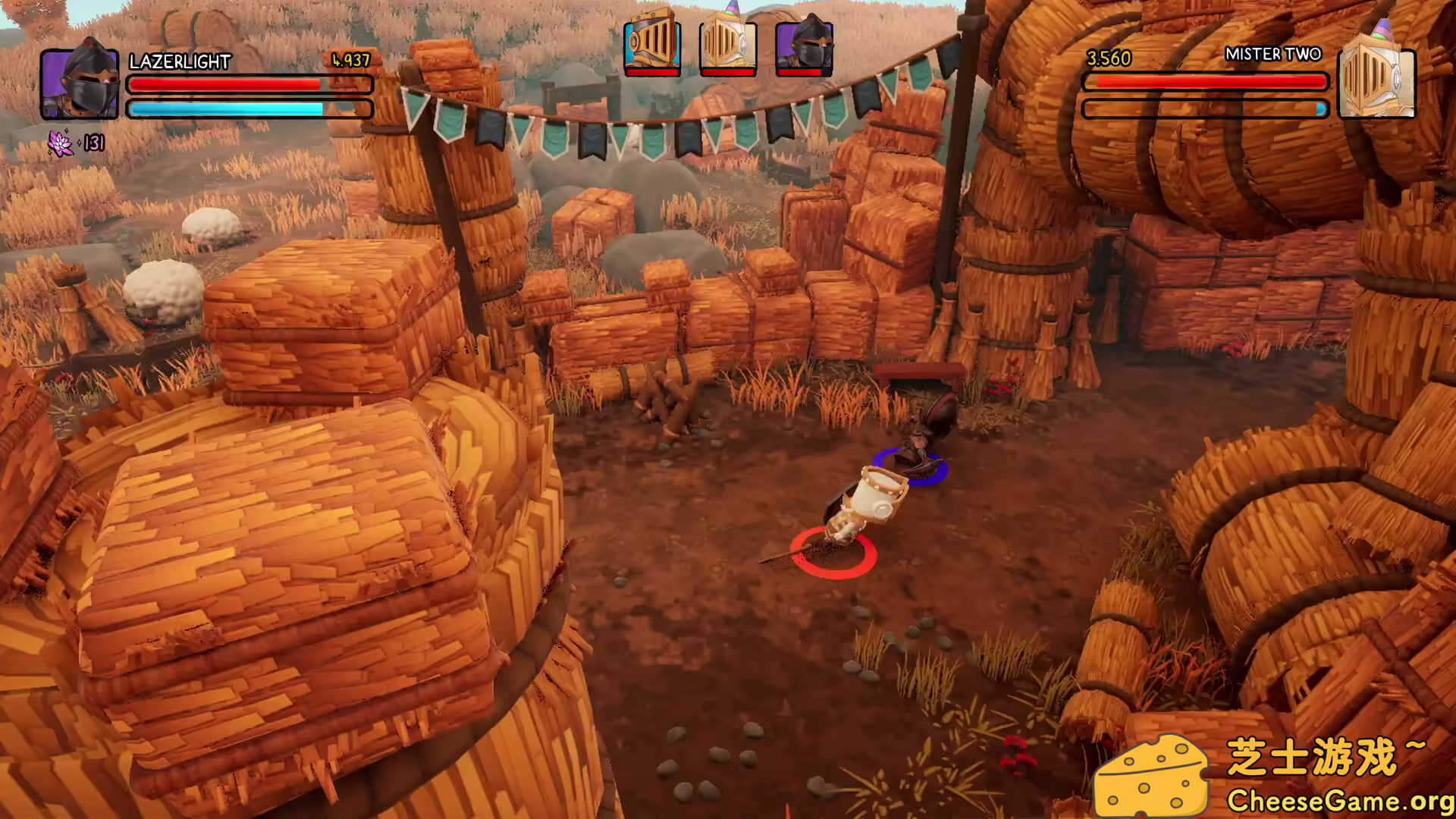Click Lazerlight's dark knight portrait
Viewport: 1456px width, 819px height.
click(x=80, y=82)
